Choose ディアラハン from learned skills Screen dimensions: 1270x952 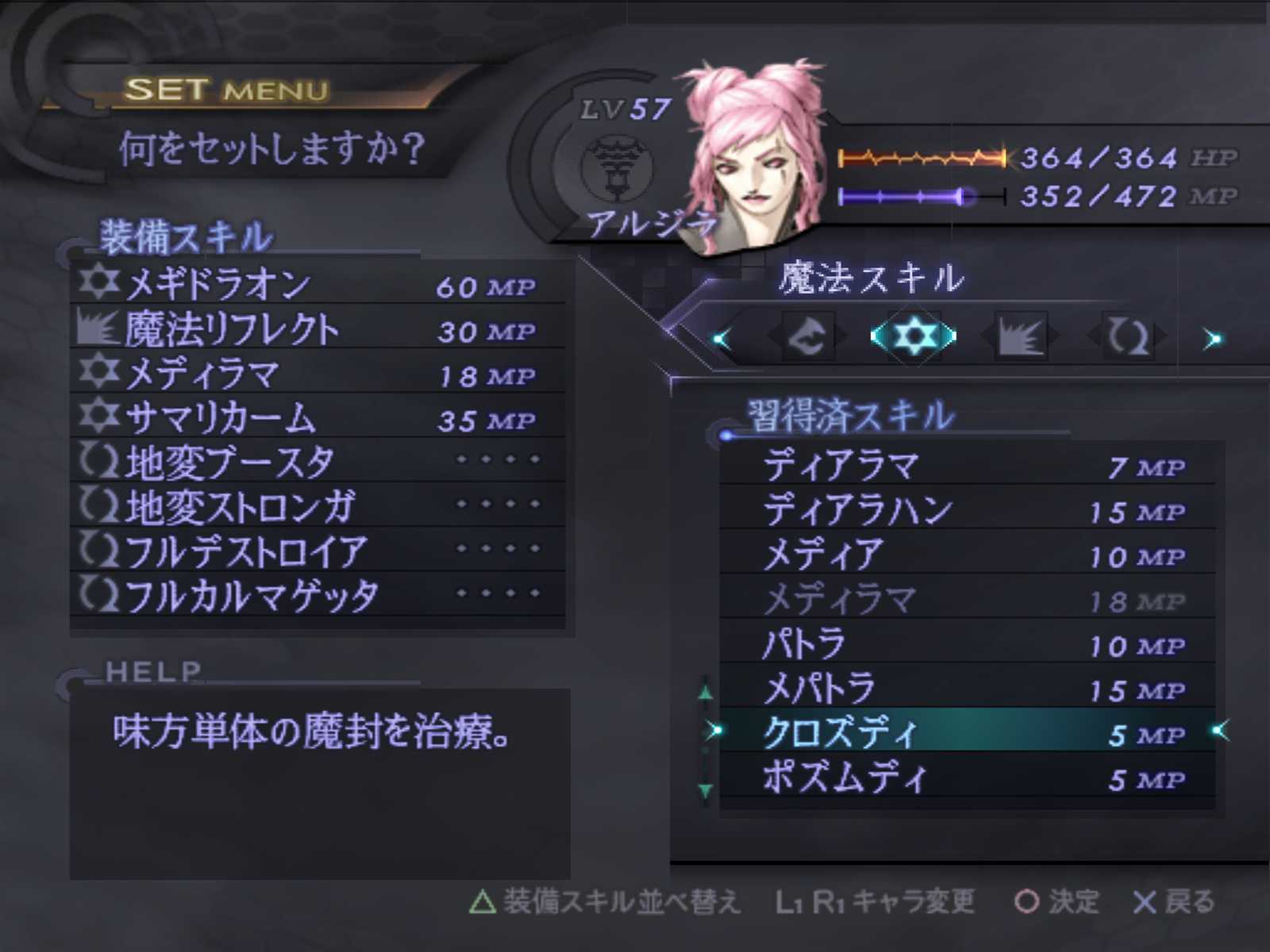[968, 510]
